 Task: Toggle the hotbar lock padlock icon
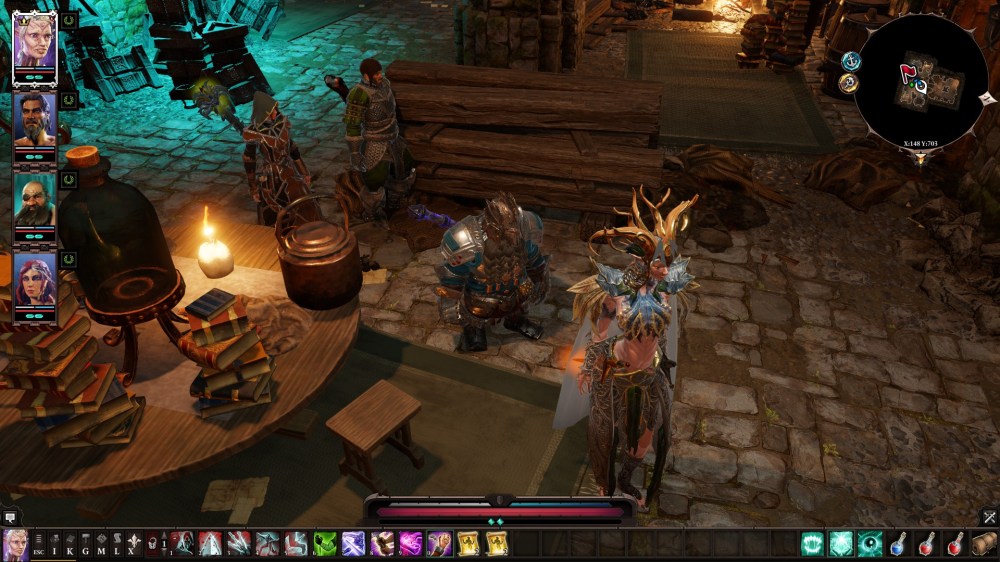tap(152, 544)
